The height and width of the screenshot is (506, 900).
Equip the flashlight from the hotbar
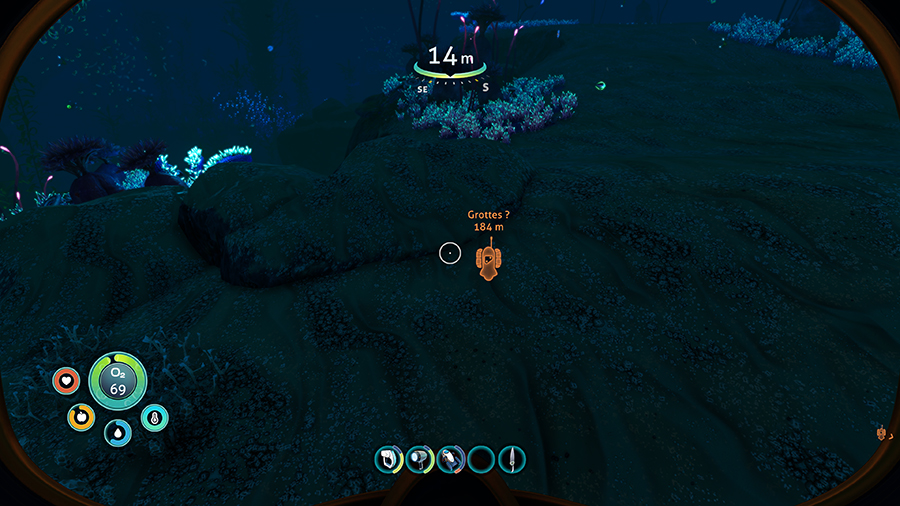(x=419, y=460)
